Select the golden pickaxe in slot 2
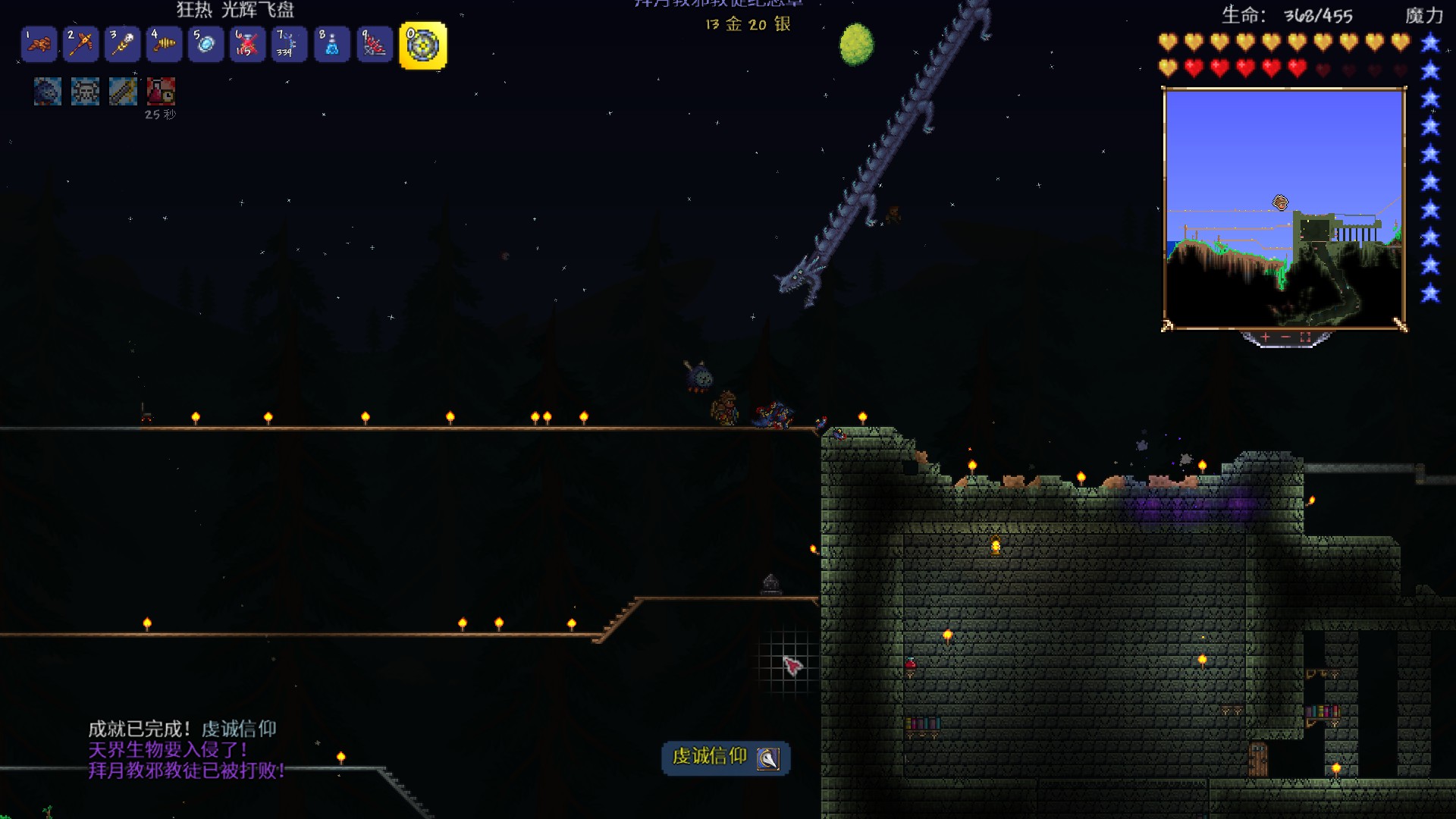Image resolution: width=1456 pixels, height=819 pixels. (80, 44)
